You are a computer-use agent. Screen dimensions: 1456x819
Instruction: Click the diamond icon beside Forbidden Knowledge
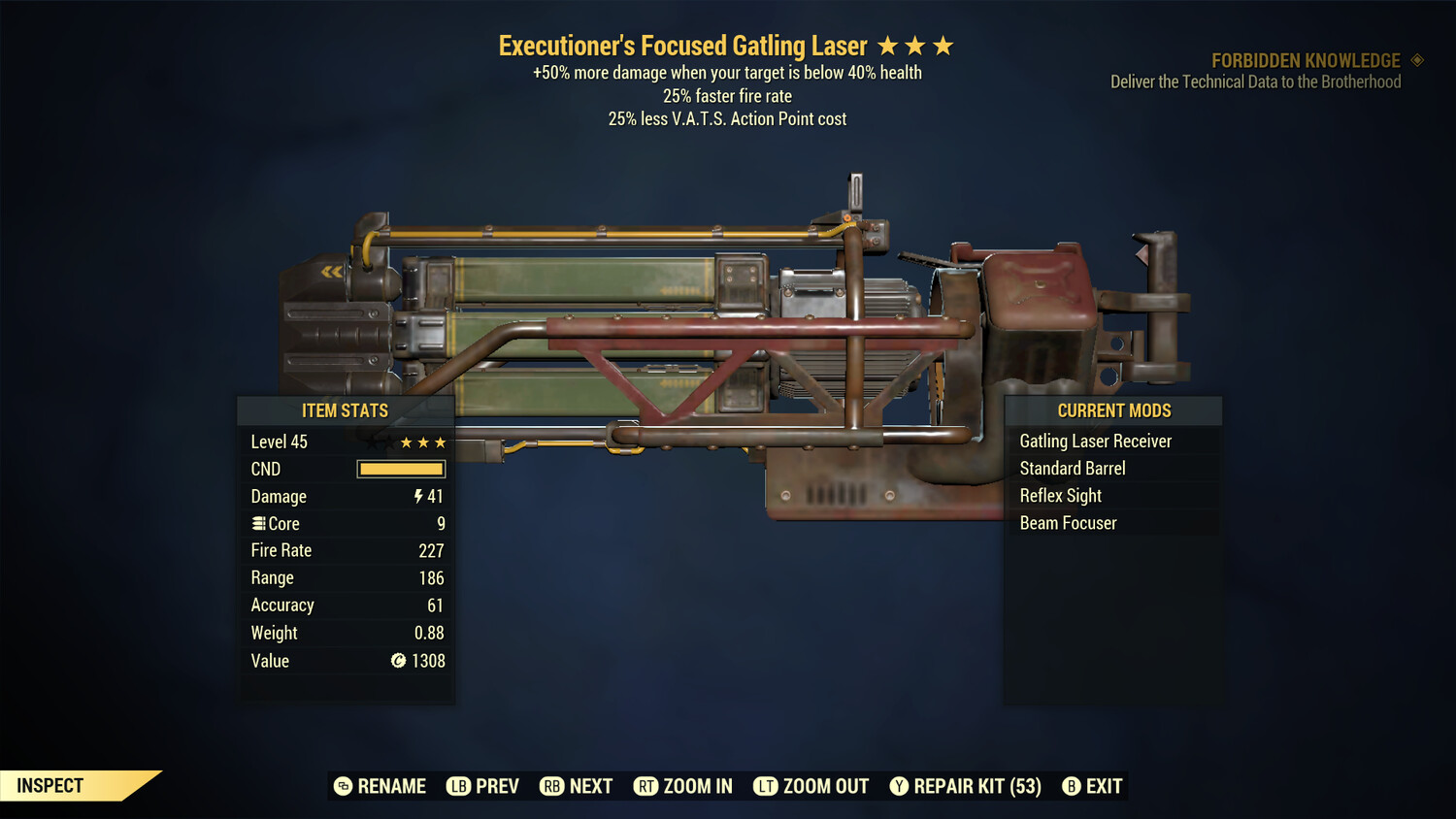pos(1415,60)
